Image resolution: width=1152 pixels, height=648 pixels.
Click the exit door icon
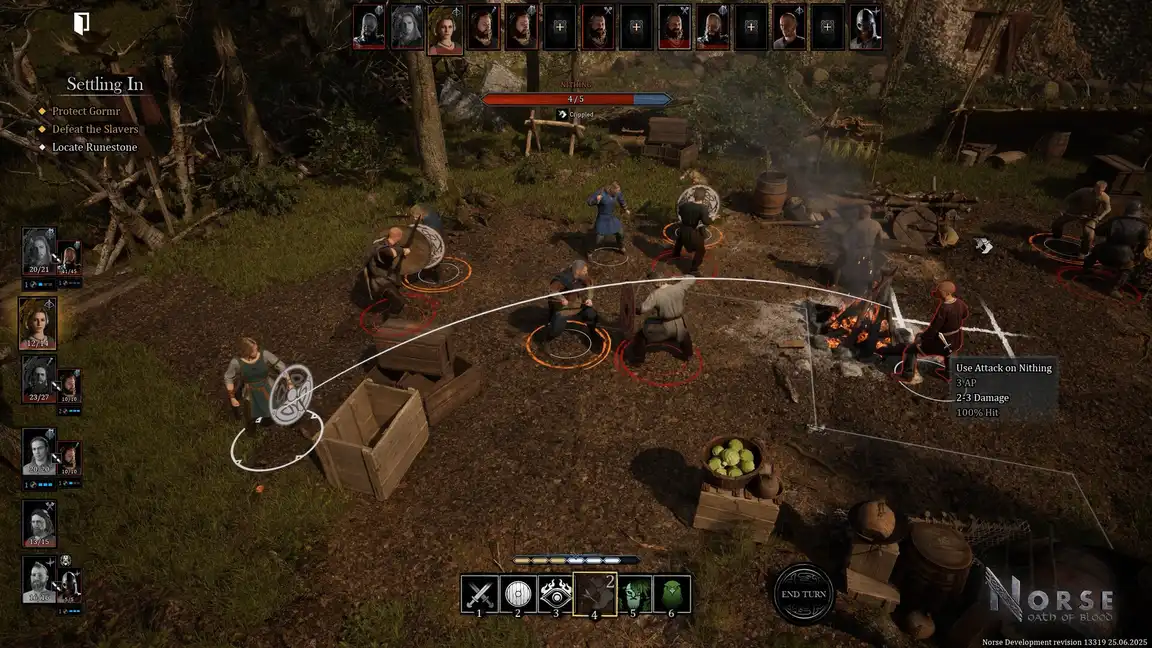tap(81, 23)
